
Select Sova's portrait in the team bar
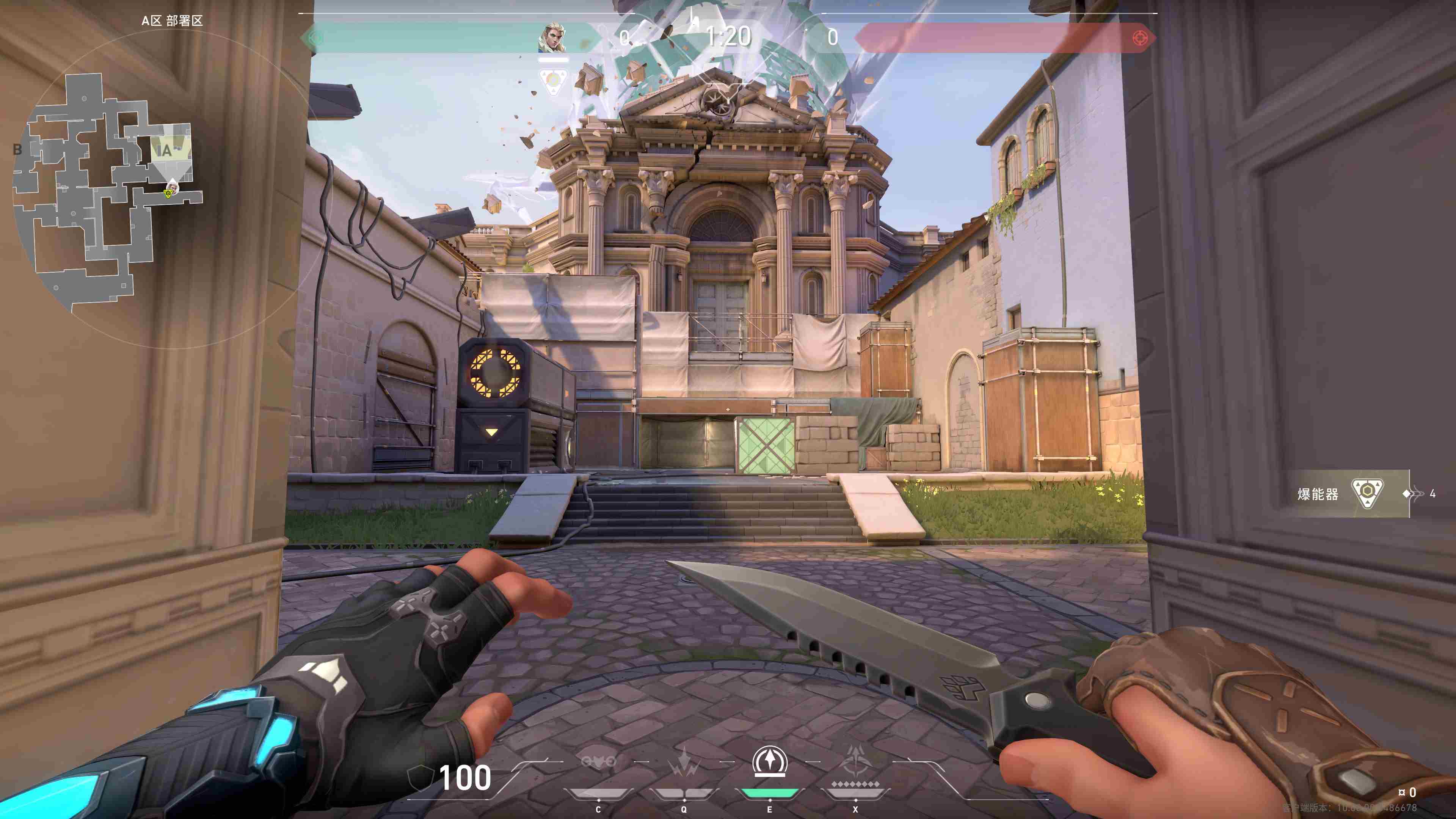(x=553, y=38)
